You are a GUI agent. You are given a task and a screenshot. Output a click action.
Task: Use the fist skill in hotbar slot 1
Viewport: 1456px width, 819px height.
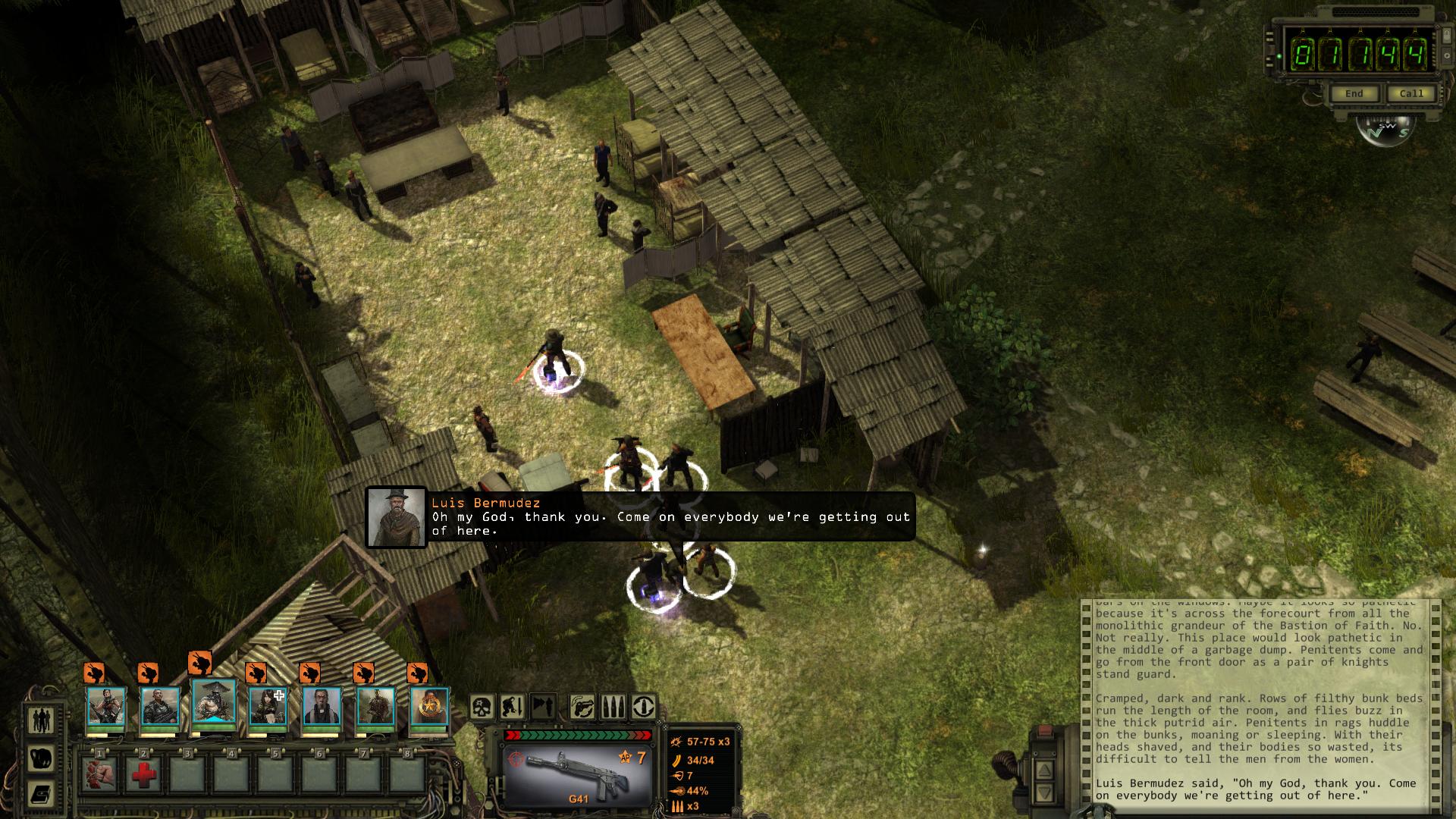click(99, 774)
